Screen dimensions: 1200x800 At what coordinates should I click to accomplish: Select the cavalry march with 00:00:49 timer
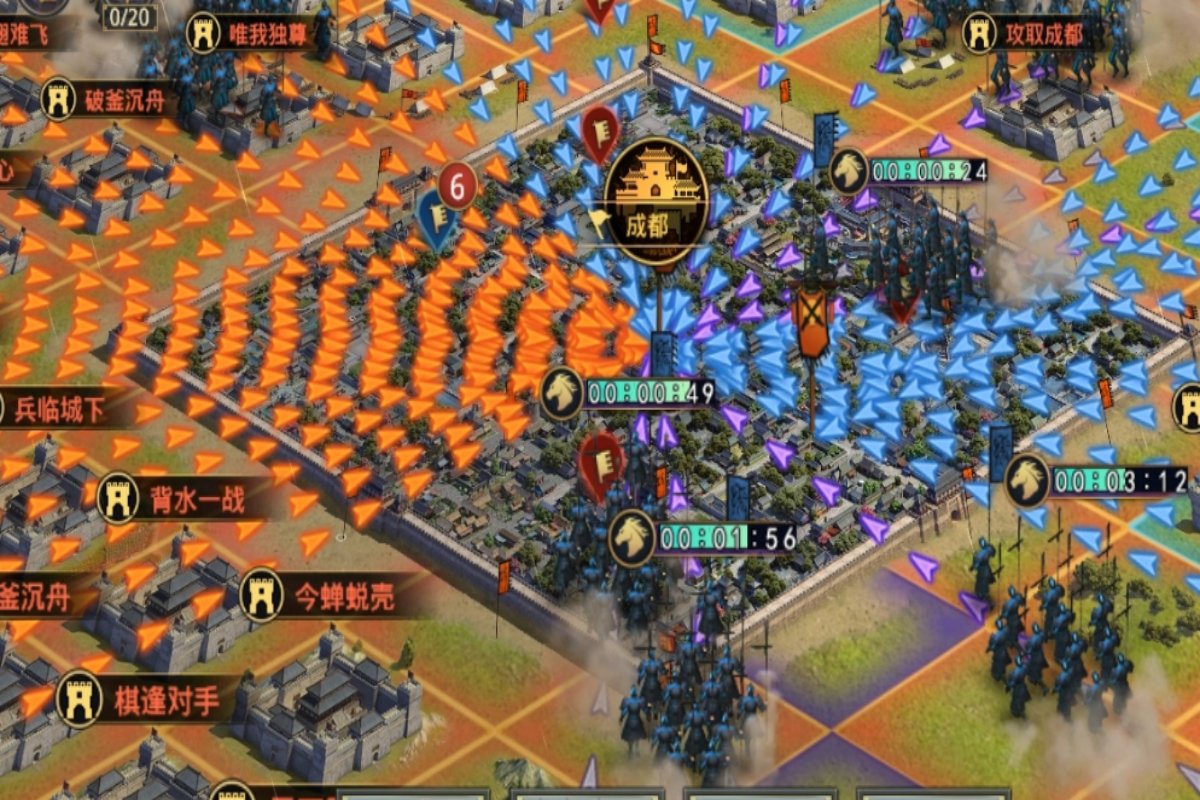point(563,392)
